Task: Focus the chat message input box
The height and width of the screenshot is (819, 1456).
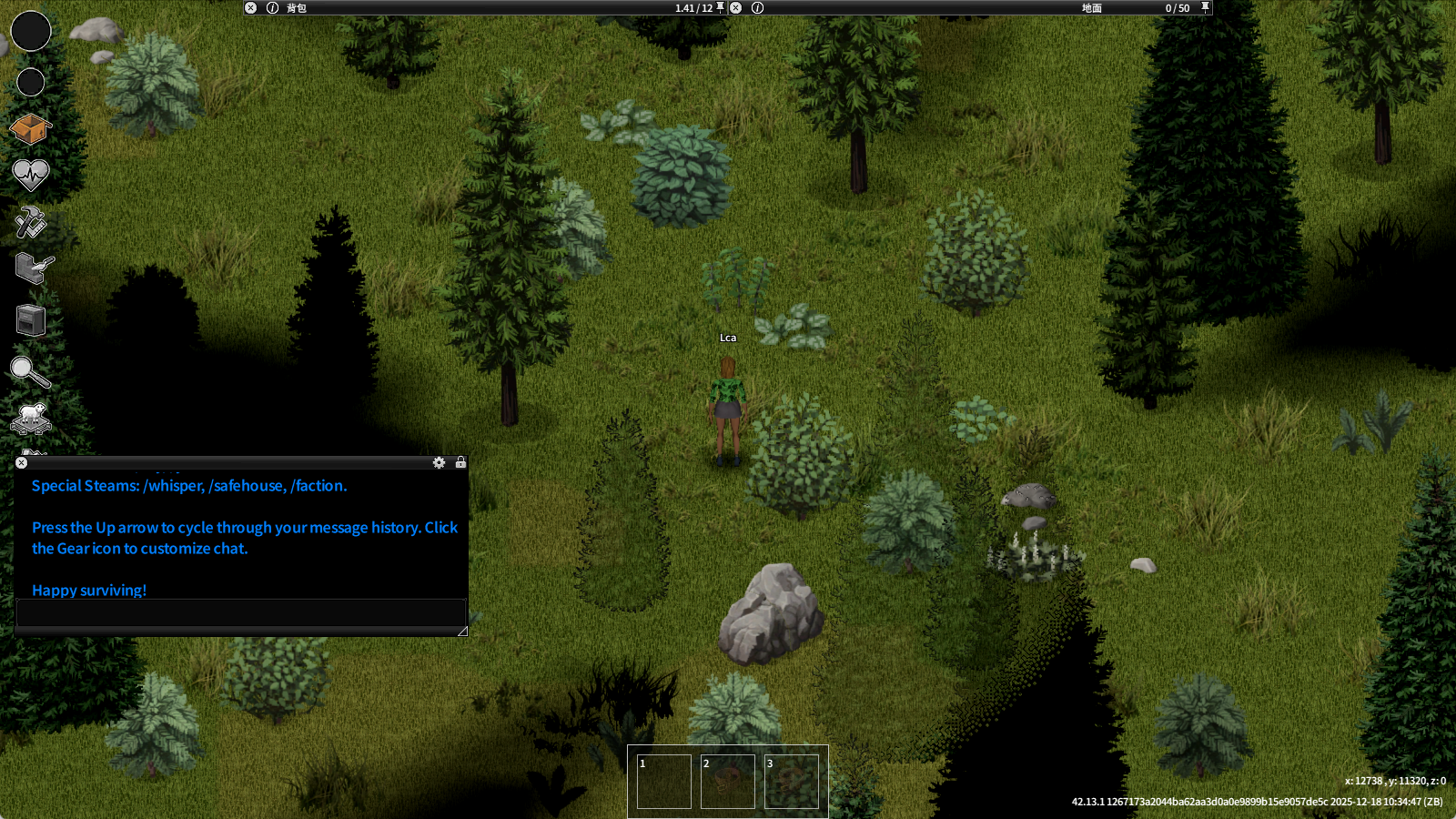Action: point(240,612)
